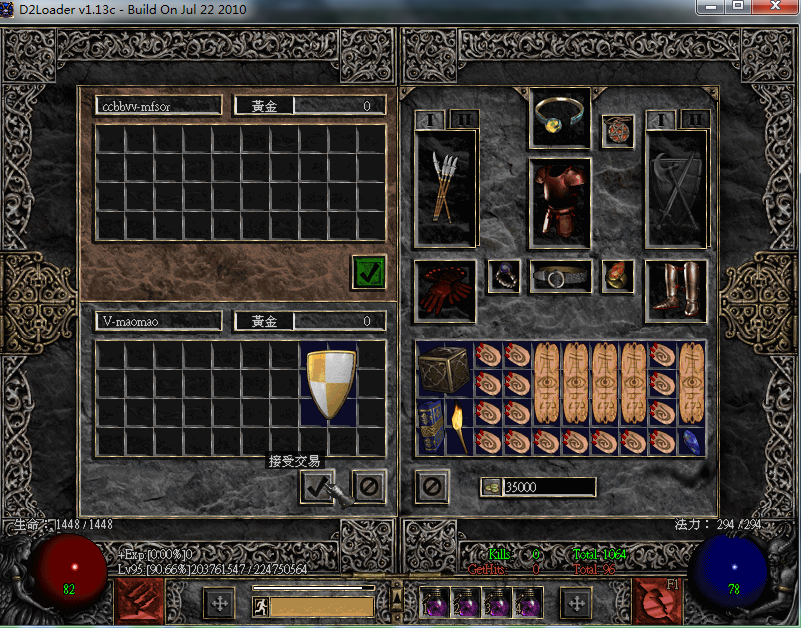The image size is (801, 628).
Task: Close the inventory panel left of gold
Action: tap(432, 487)
